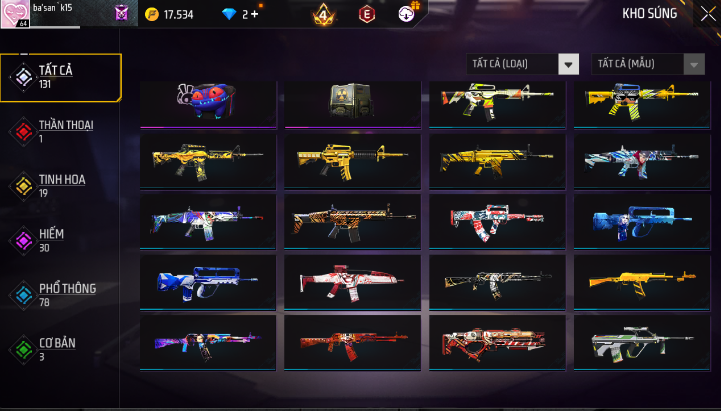The image size is (721, 411).
Task: Click the gold coin balance
Action: pyautogui.click(x=169, y=14)
